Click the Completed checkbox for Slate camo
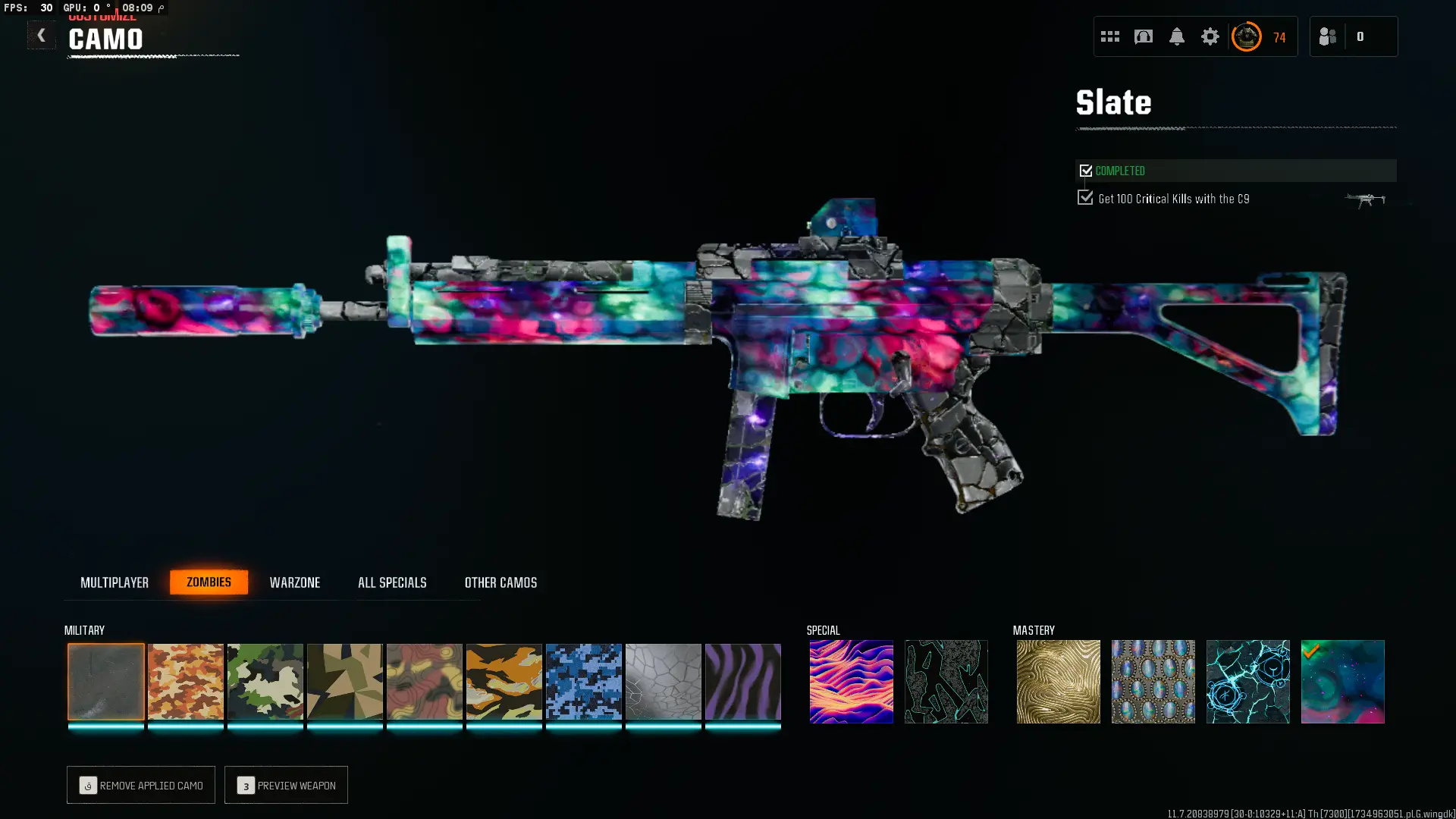 click(x=1085, y=170)
